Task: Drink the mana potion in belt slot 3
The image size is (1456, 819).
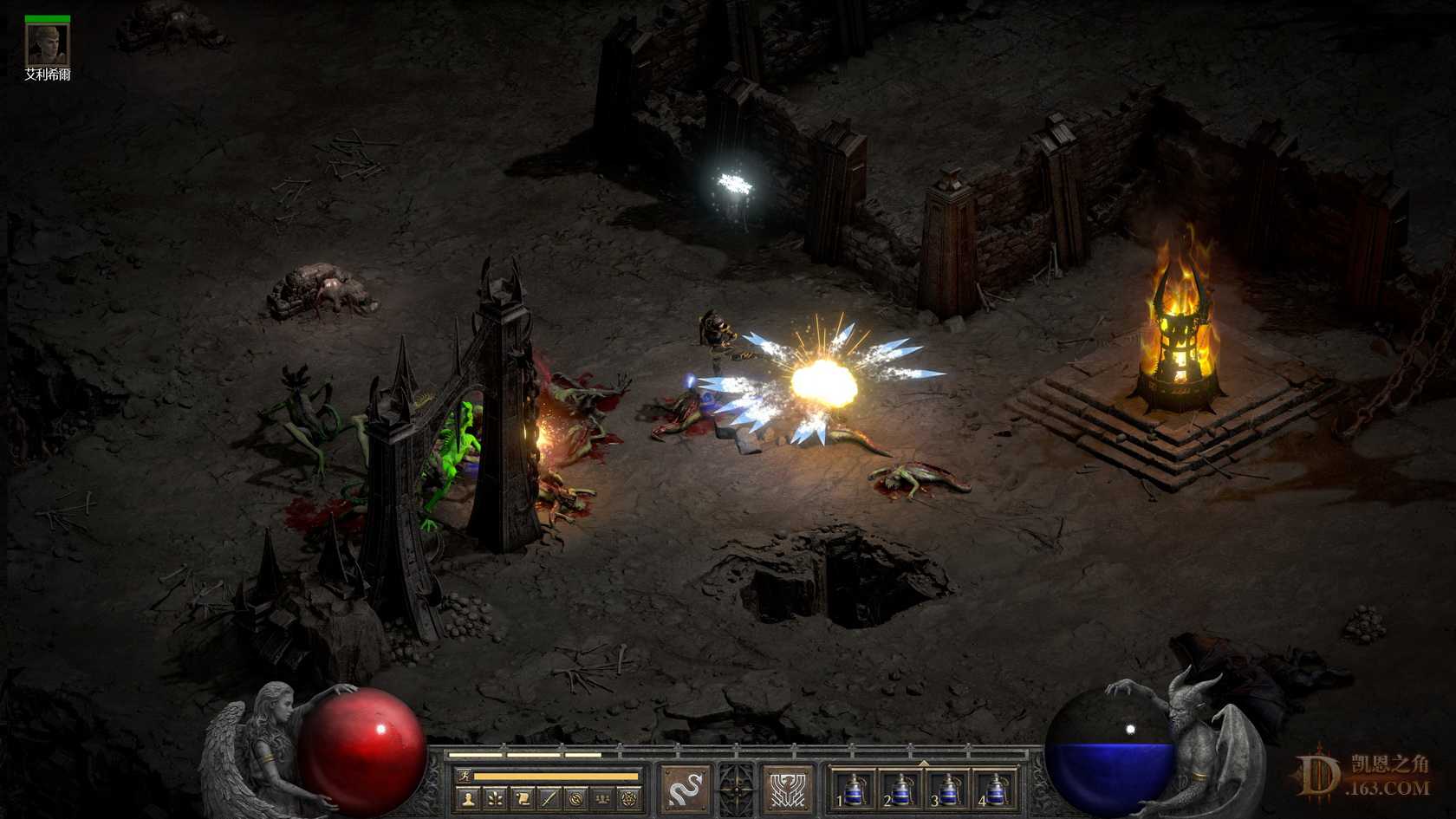Action: tap(949, 790)
